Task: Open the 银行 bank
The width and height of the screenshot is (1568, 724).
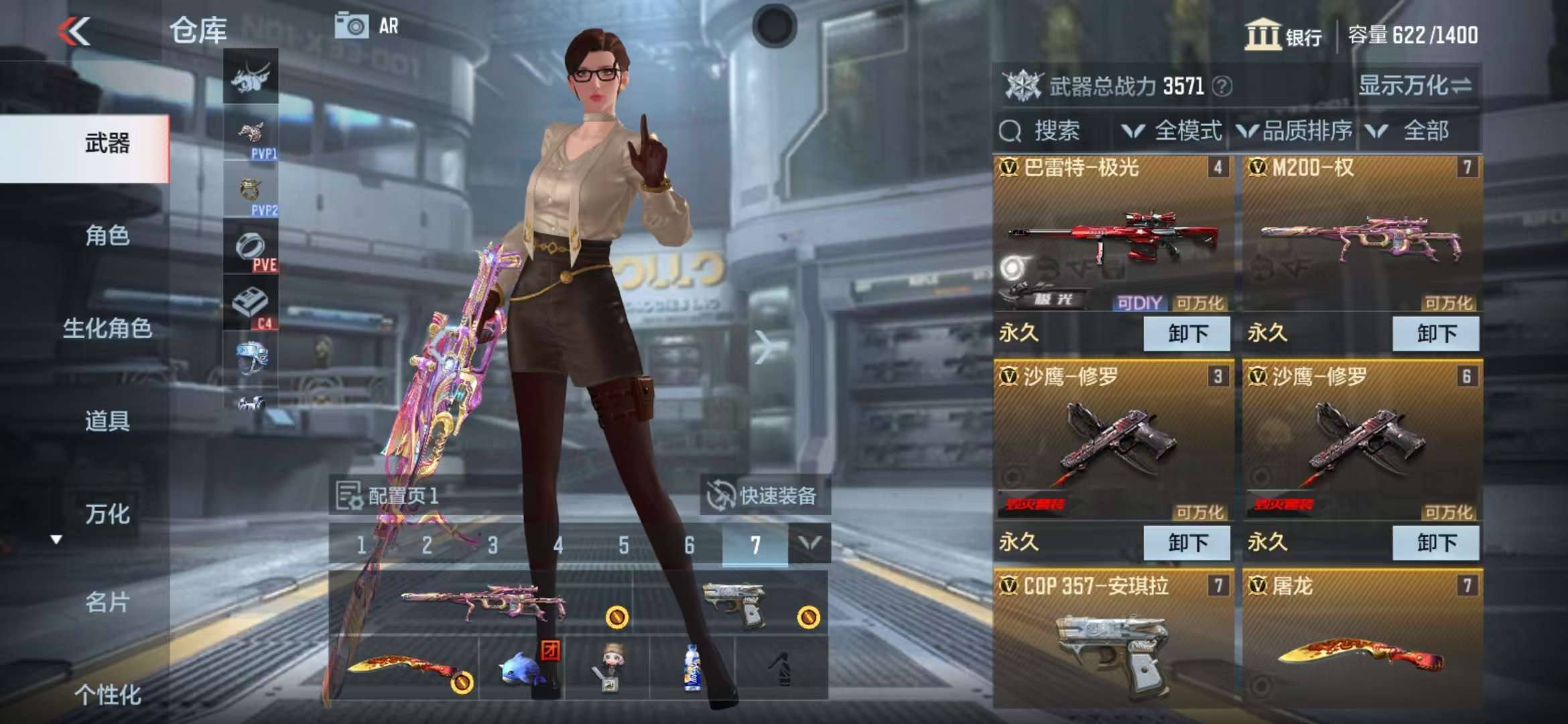Action: coord(1283,35)
